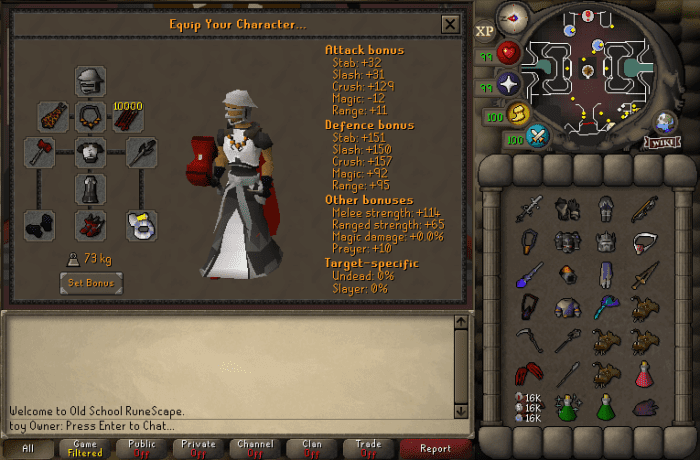The image size is (700, 460).
Task: Activate the quick-prayers orb
Action: point(511,84)
